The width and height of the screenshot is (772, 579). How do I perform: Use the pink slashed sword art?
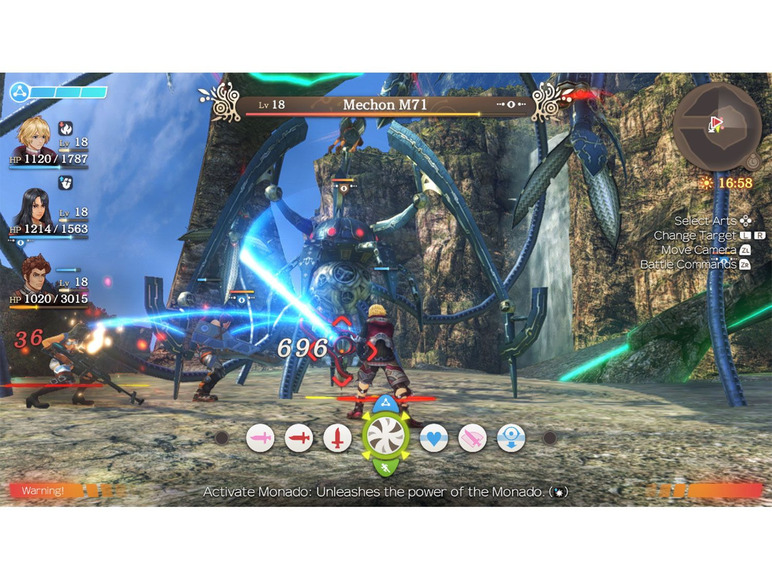pos(472,437)
